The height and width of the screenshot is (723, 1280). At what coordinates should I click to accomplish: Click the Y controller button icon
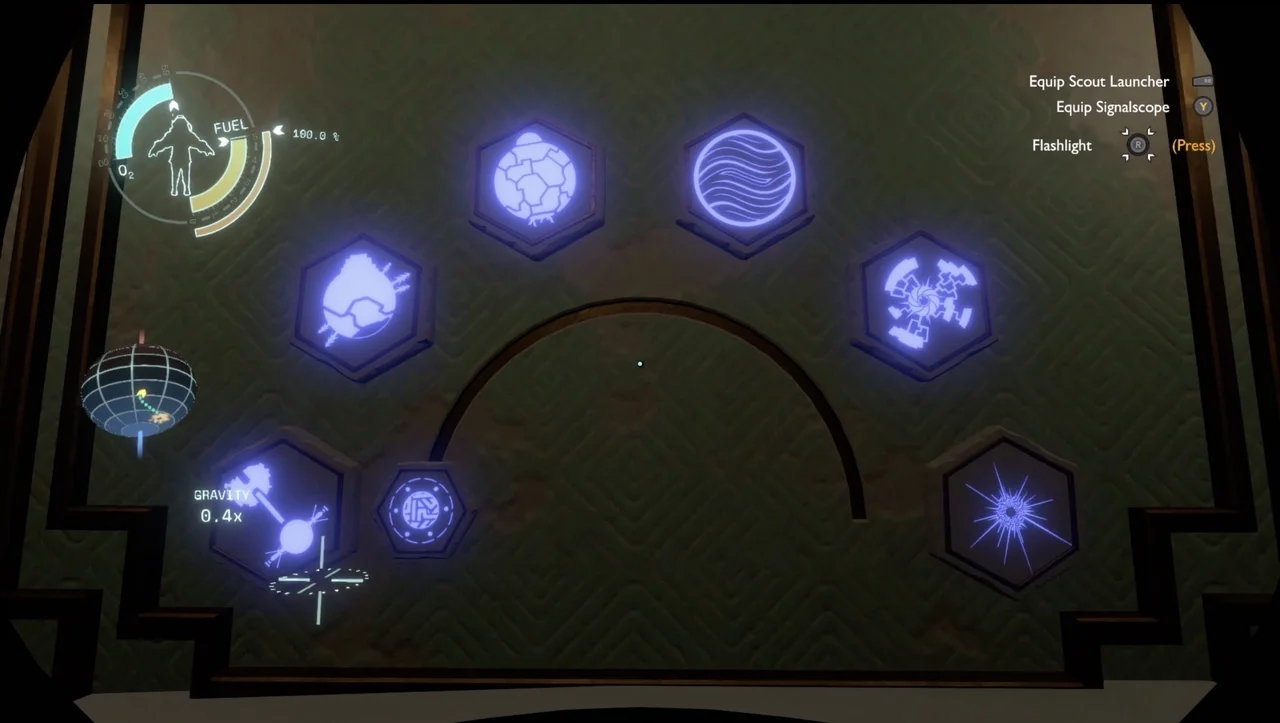point(1202,106)
